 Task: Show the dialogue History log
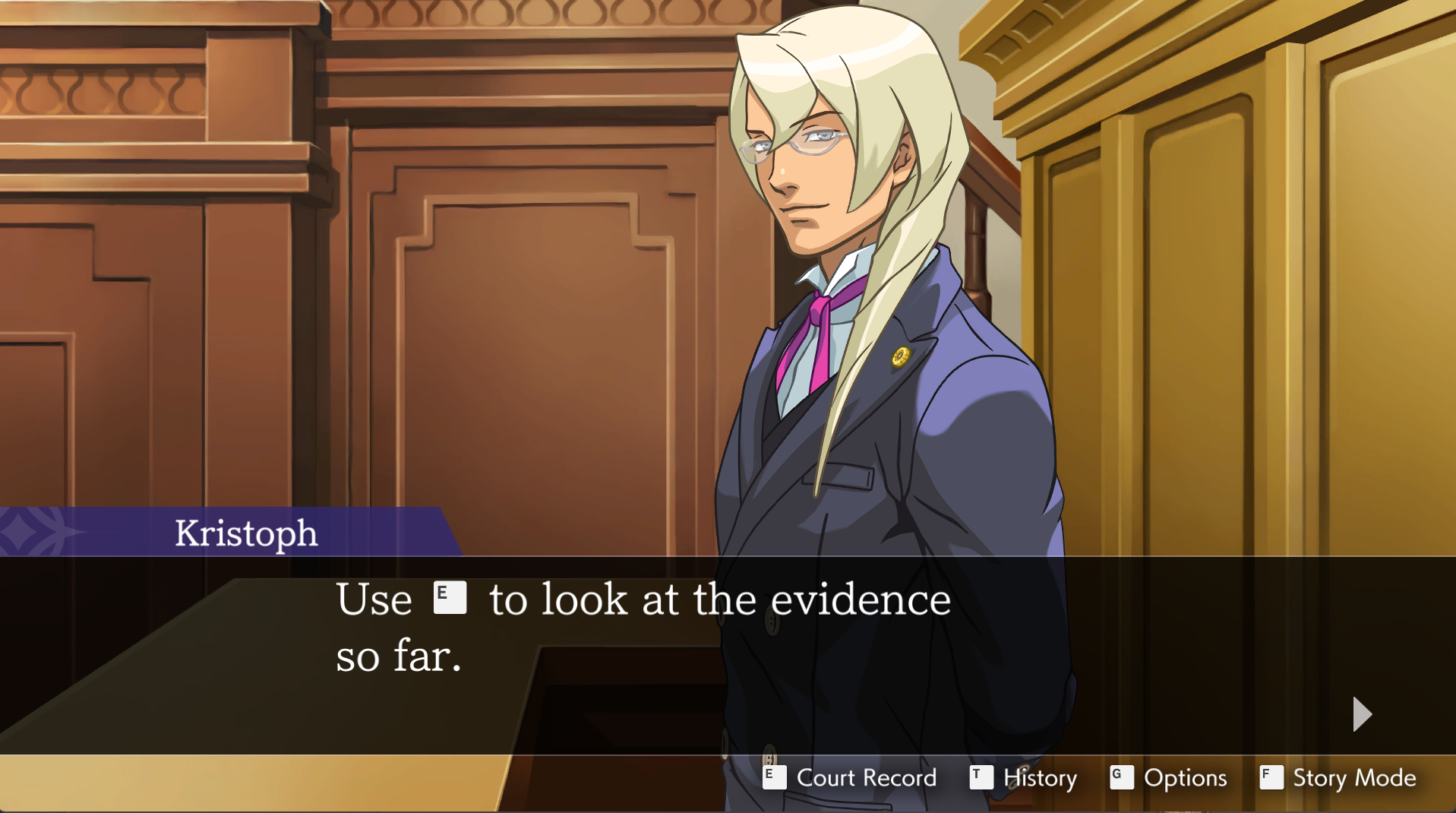1024,777
